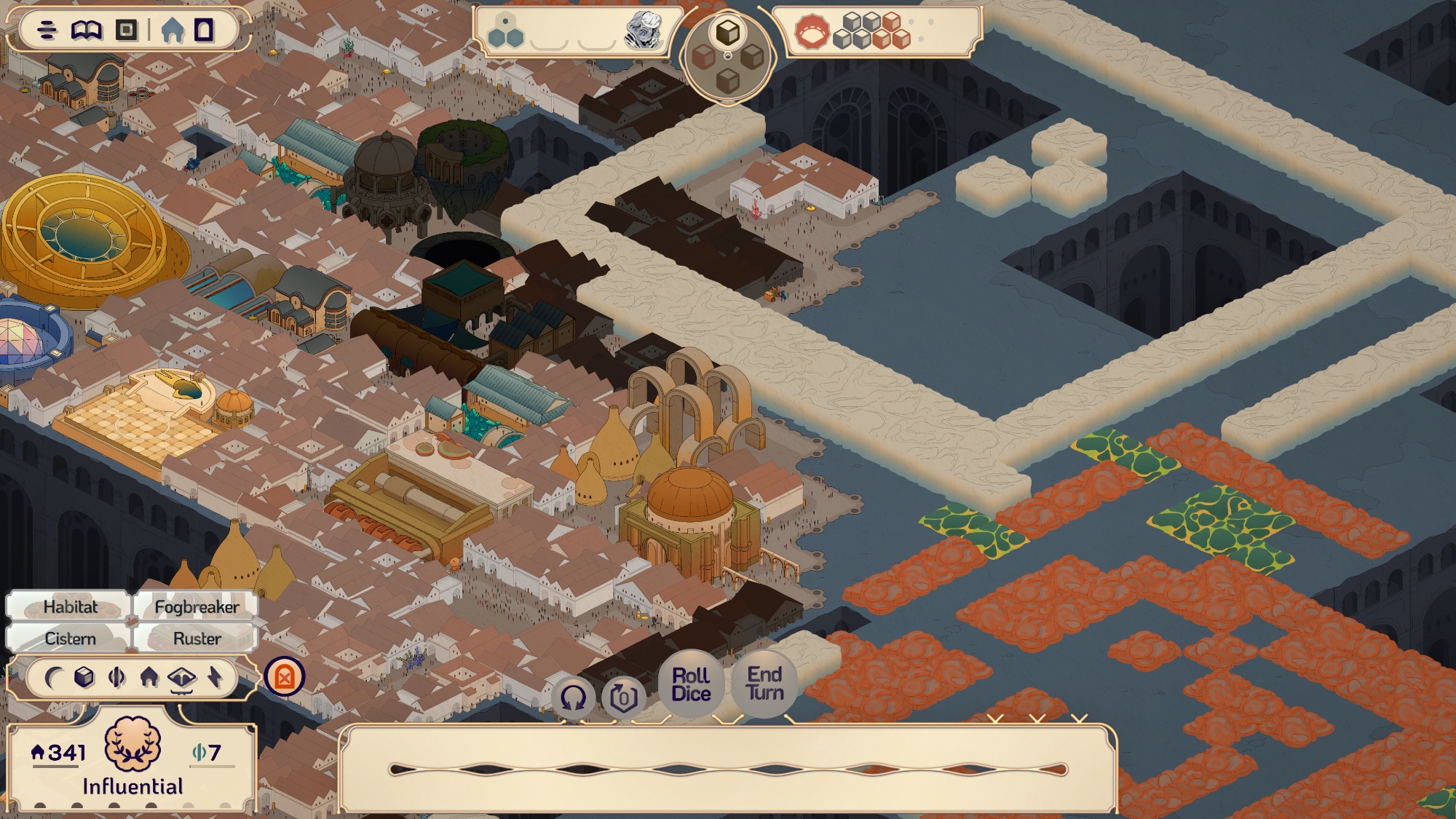Screen dimensions: 1456x819
Task: Click the nested-square icon in top toolbar
Action: [x=127, y=31]
